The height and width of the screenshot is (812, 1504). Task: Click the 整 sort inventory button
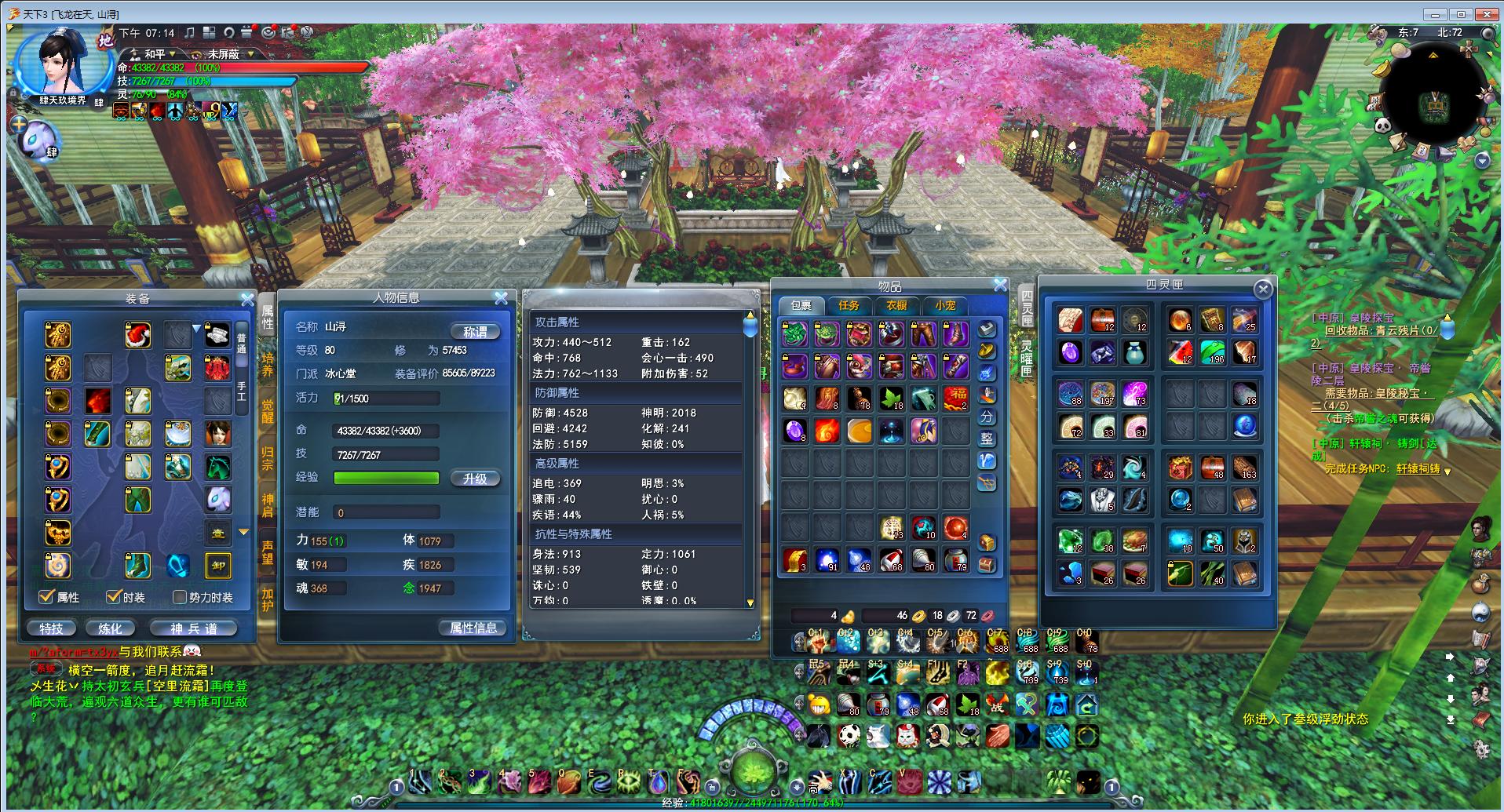pos(987,439)
